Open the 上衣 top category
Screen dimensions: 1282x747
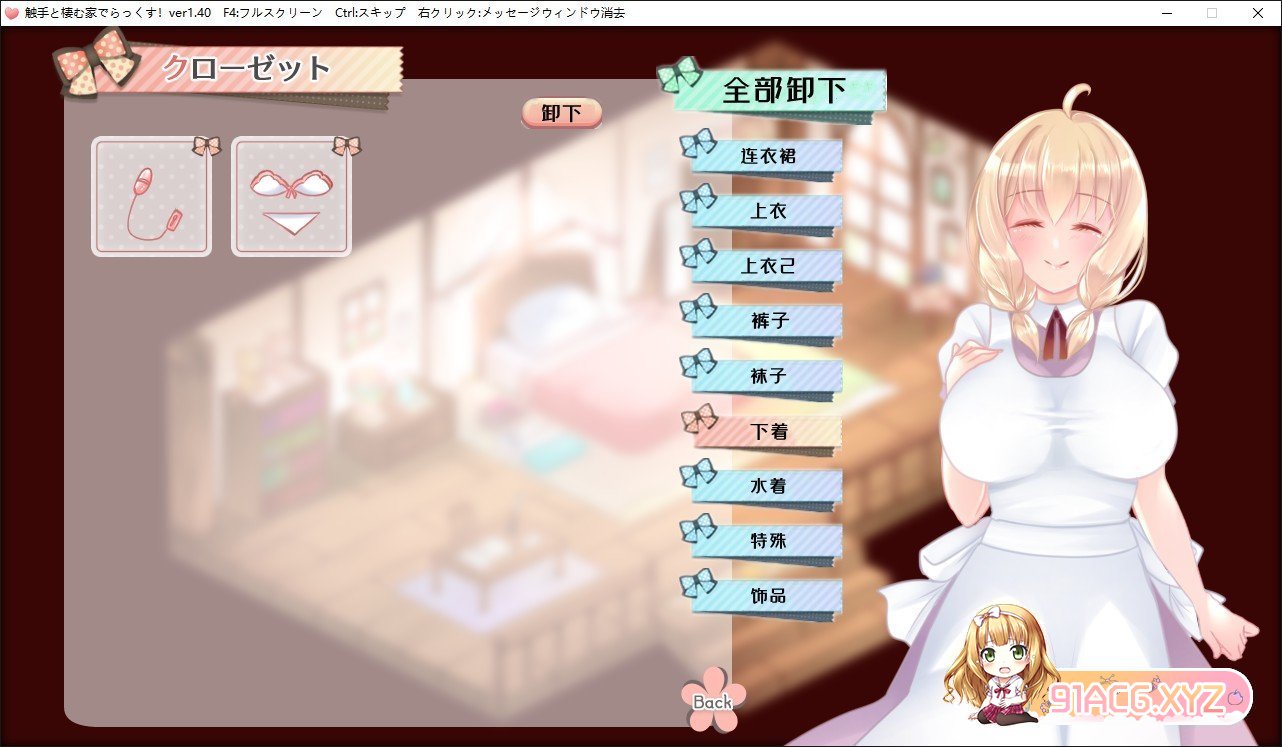pos(767,211)
